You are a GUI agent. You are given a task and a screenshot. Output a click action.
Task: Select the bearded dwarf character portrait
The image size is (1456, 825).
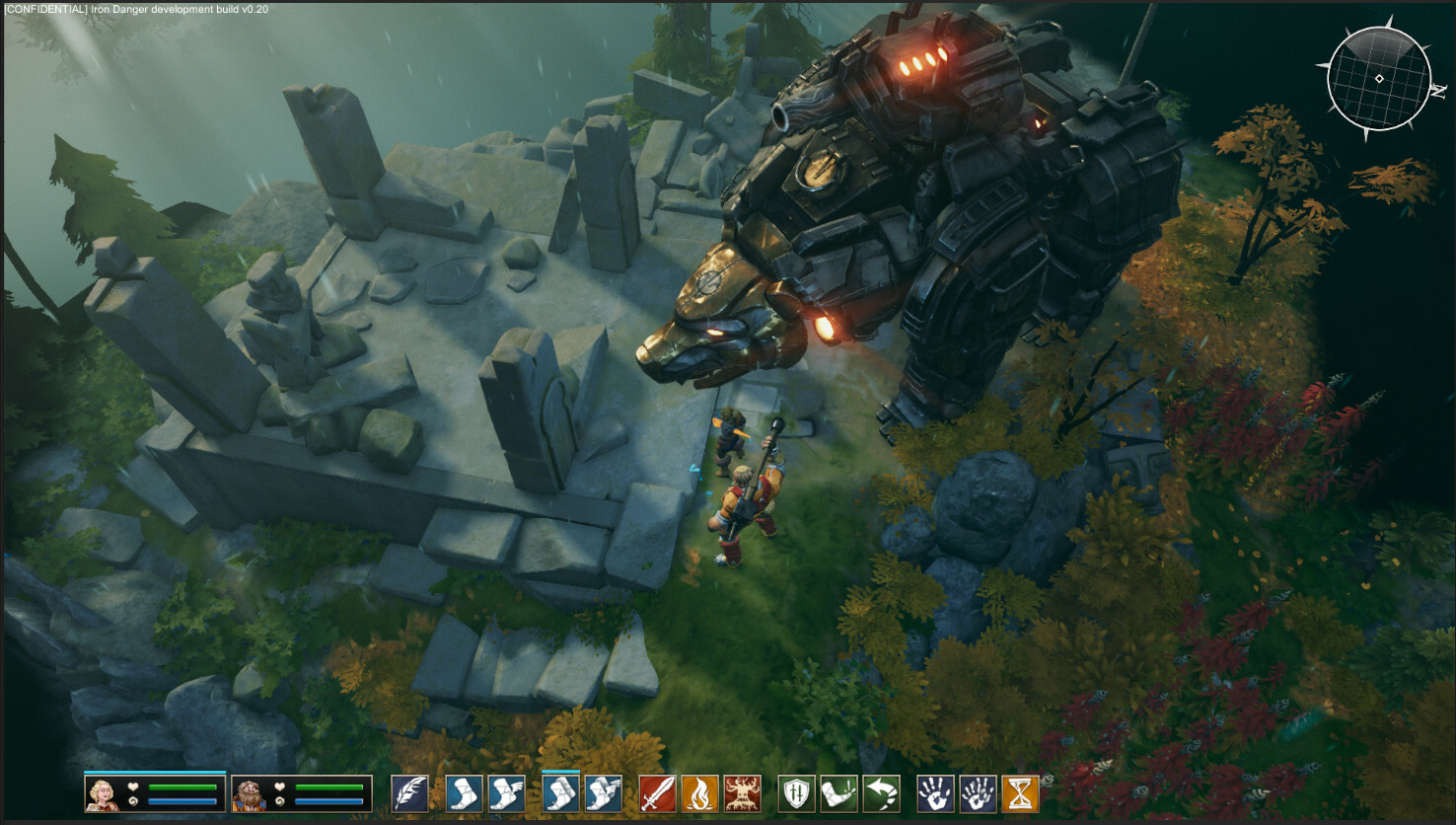pyautogui.click(x=248, y=793)
